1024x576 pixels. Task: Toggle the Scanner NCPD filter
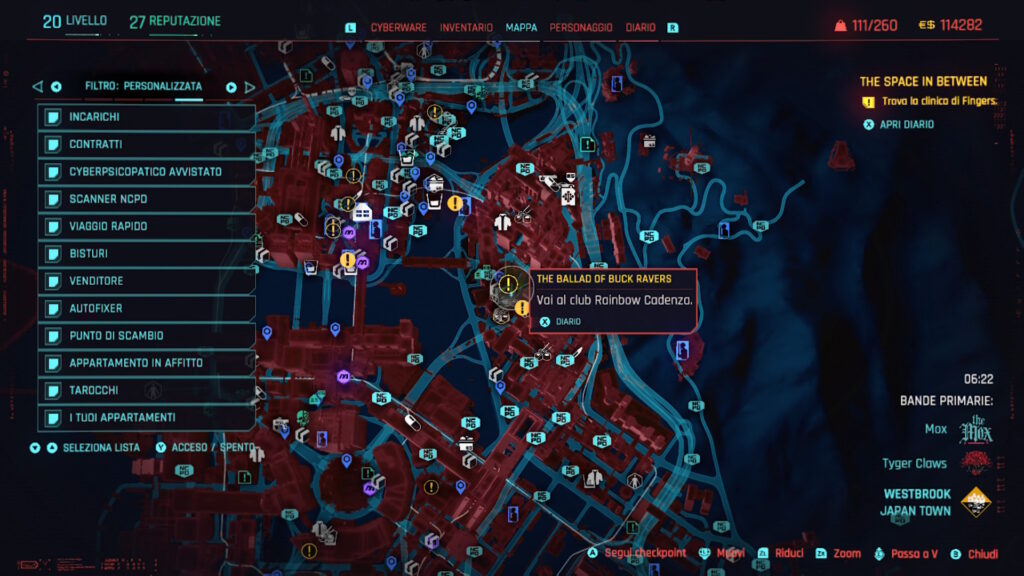click(x=145, y=199)
